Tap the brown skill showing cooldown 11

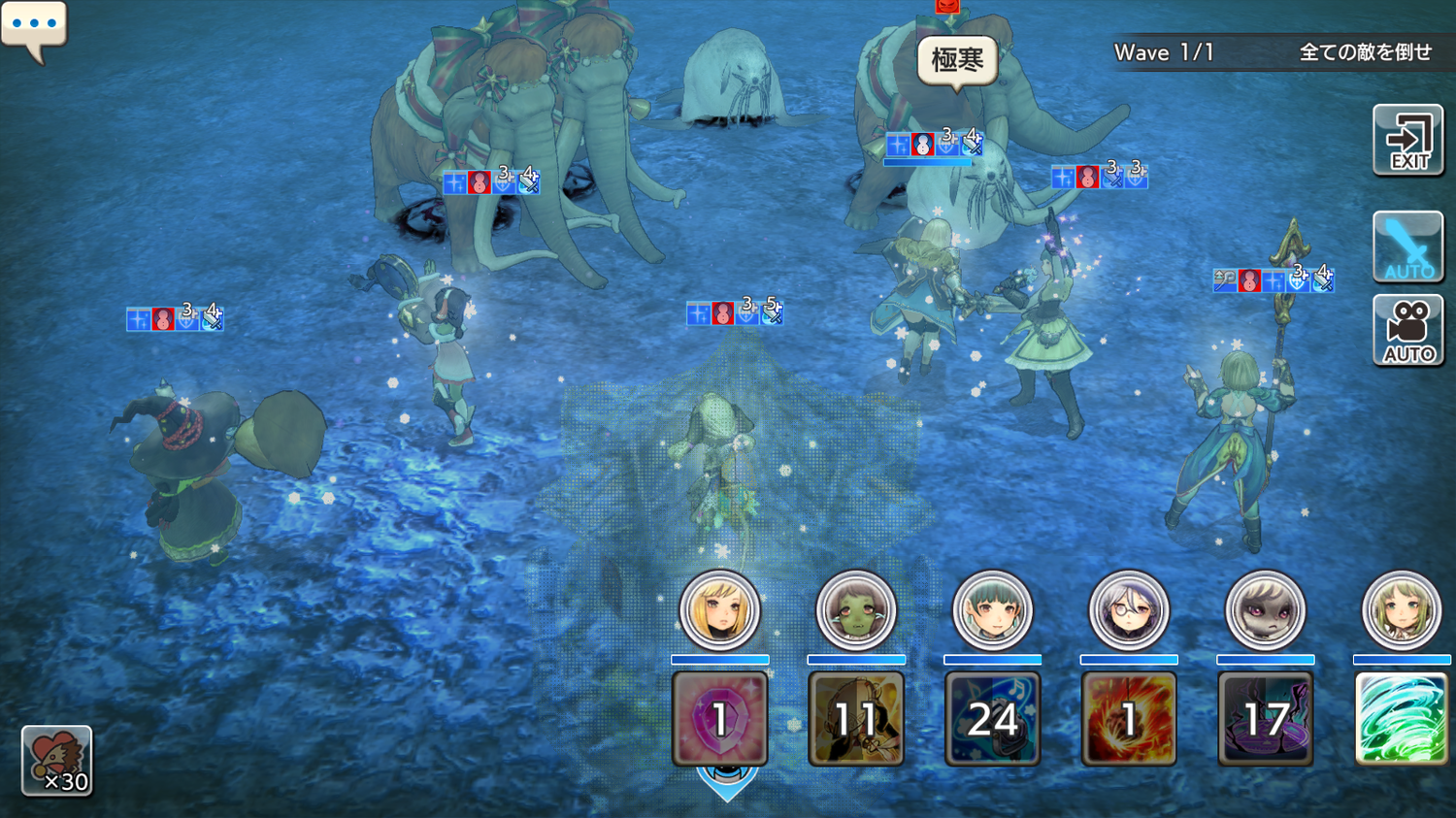[855, 719]
